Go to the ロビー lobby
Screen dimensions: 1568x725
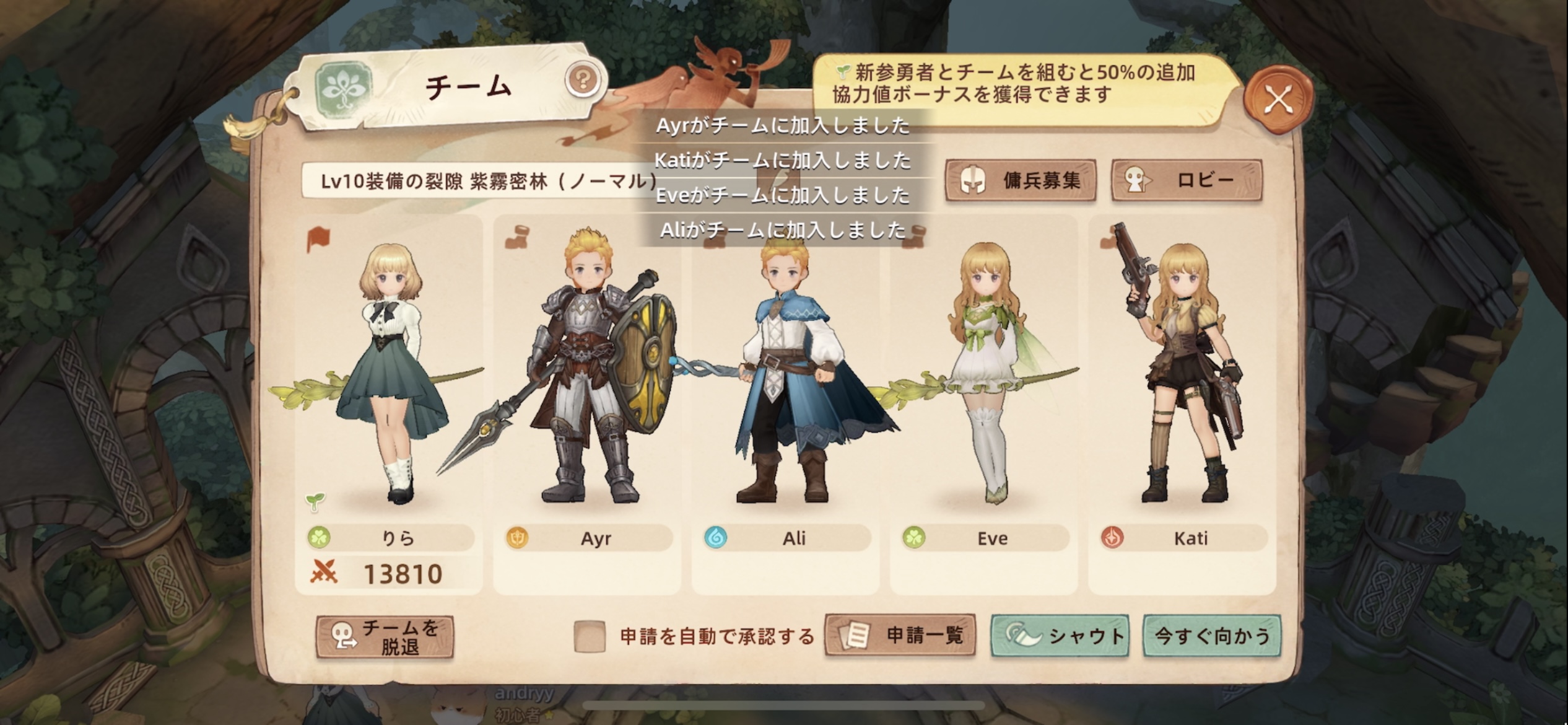1187,180
